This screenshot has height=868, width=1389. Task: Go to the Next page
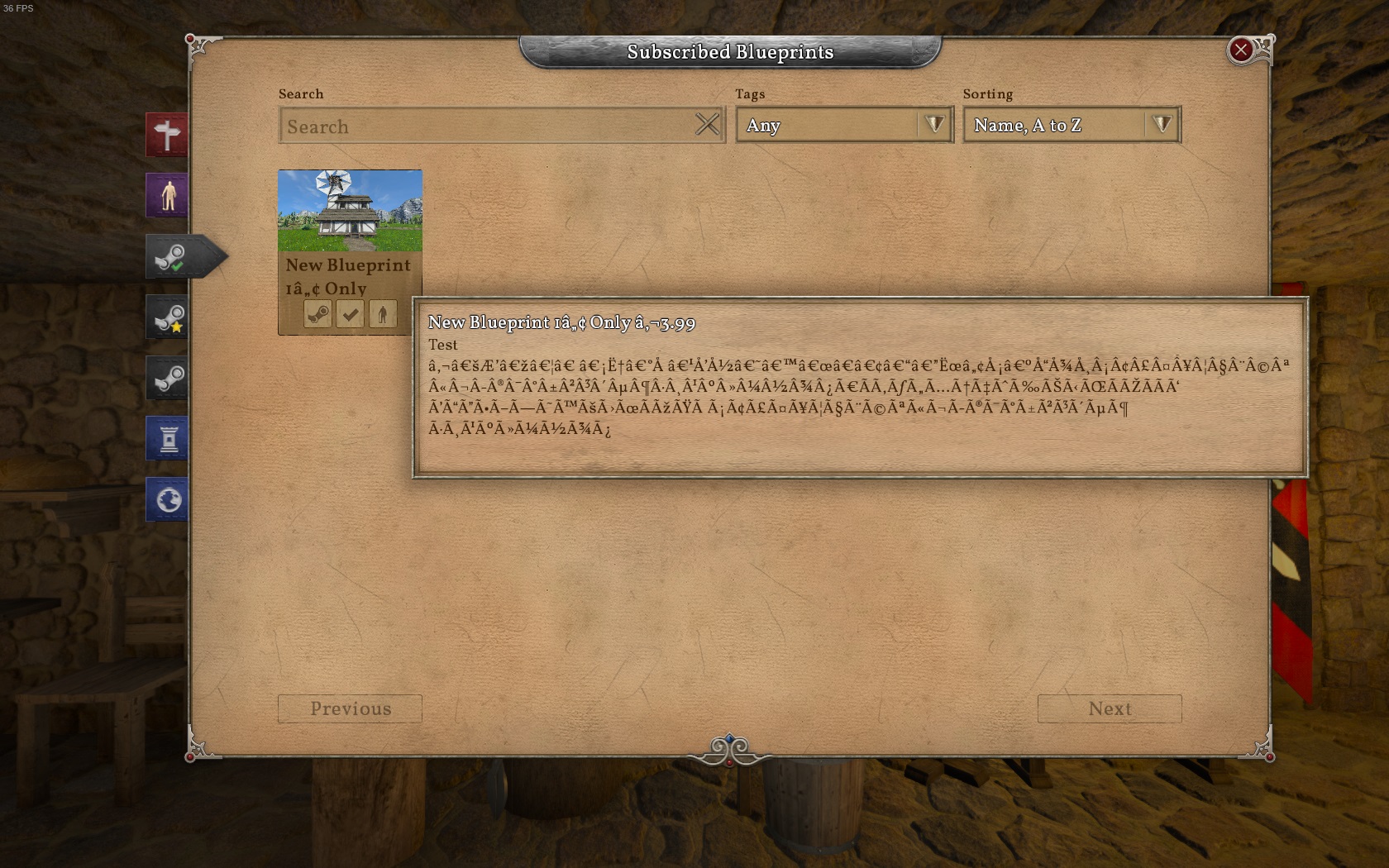coord(1109,709)
